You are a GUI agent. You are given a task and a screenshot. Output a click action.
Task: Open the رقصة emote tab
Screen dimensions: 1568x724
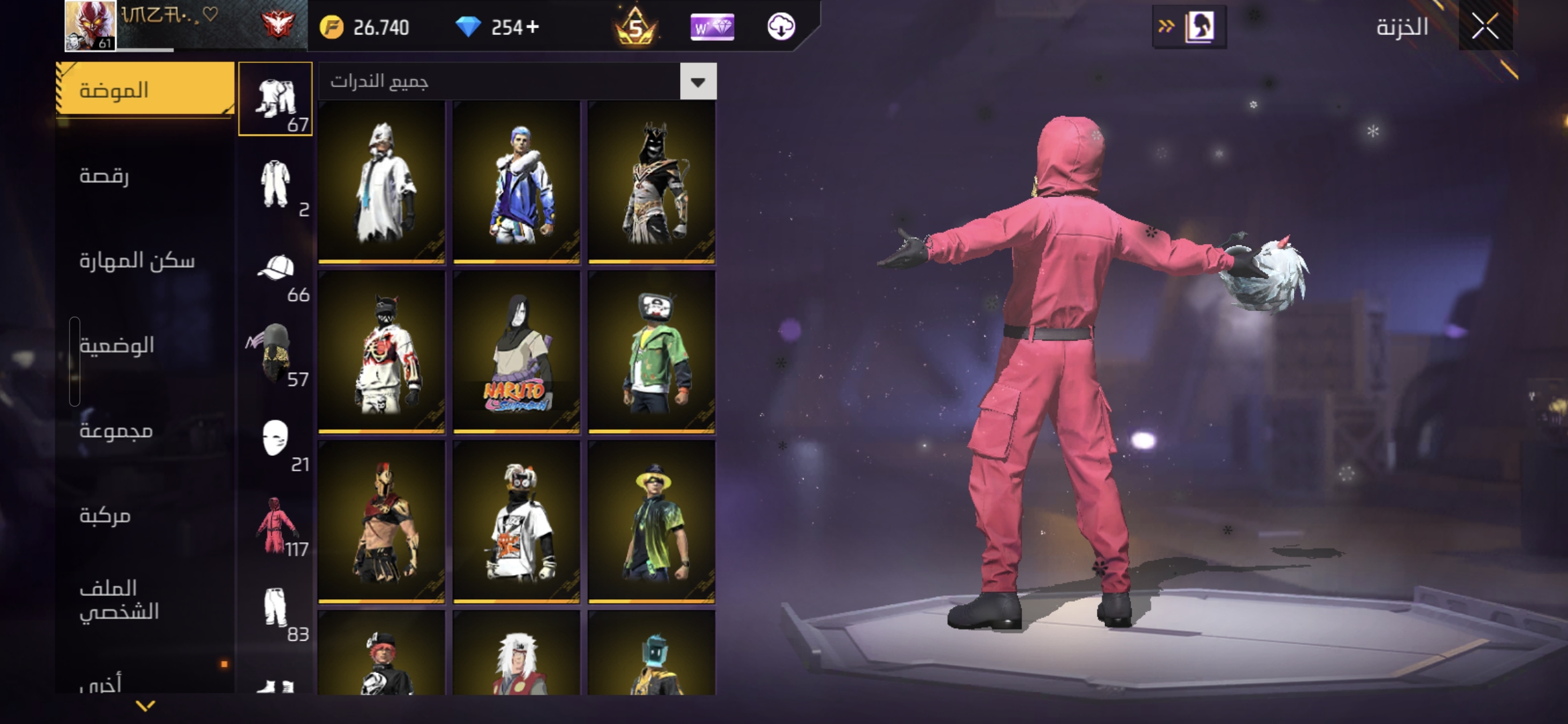(105, 176)
